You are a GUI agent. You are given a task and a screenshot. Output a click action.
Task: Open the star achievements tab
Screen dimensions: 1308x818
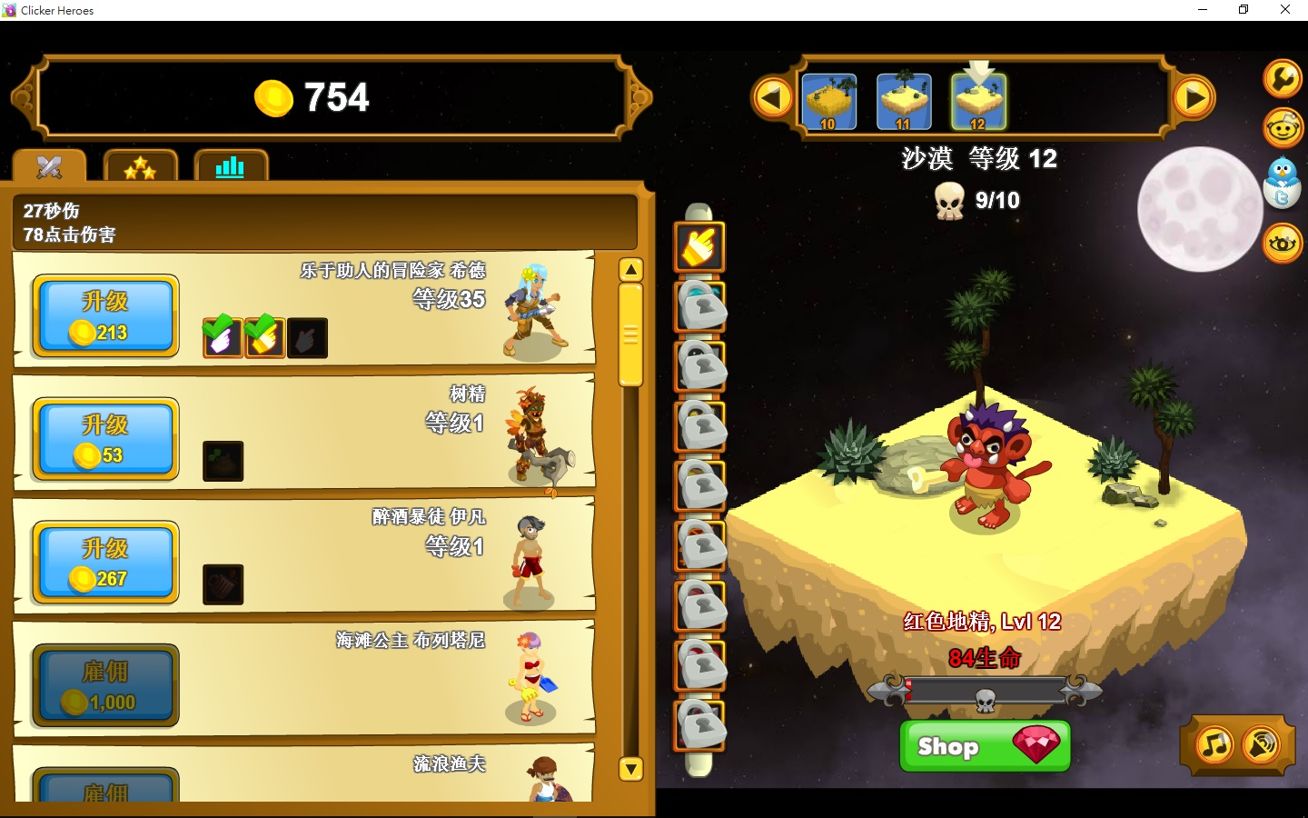click(140, 166)
